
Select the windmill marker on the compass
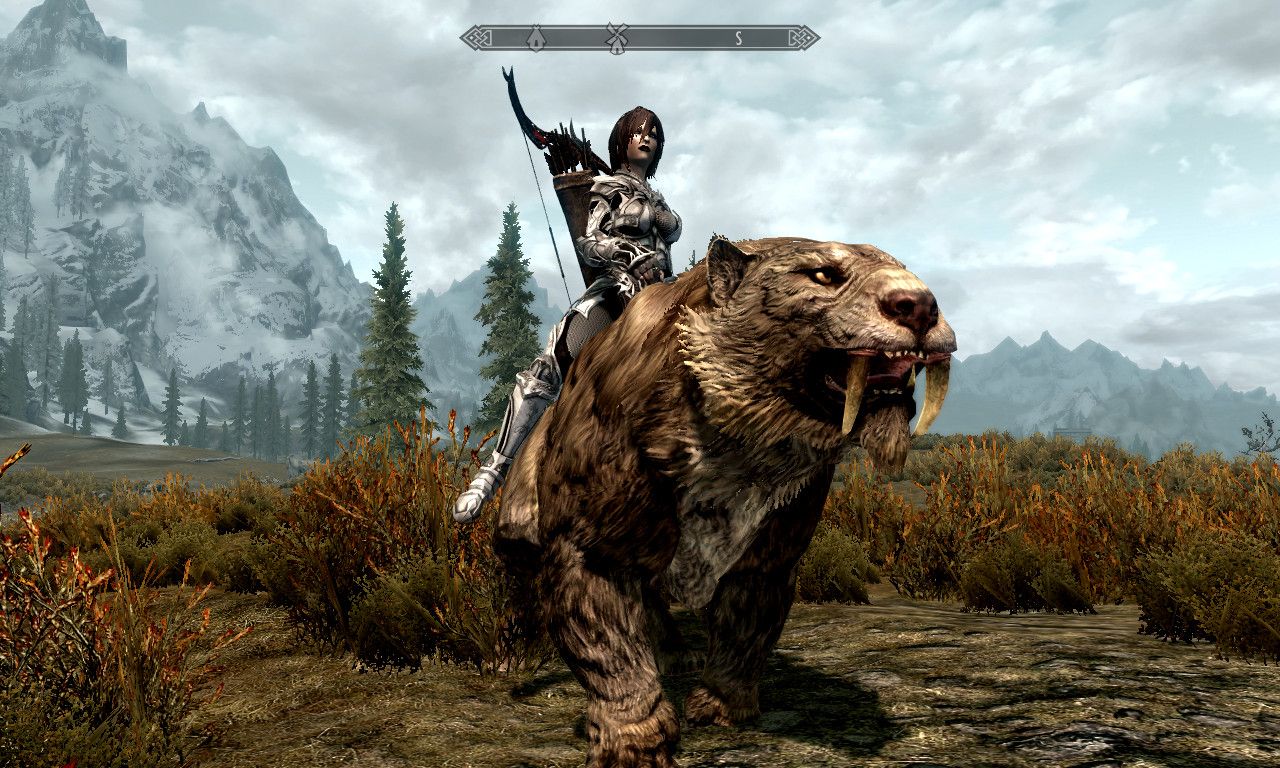click(x=616, y=38)
